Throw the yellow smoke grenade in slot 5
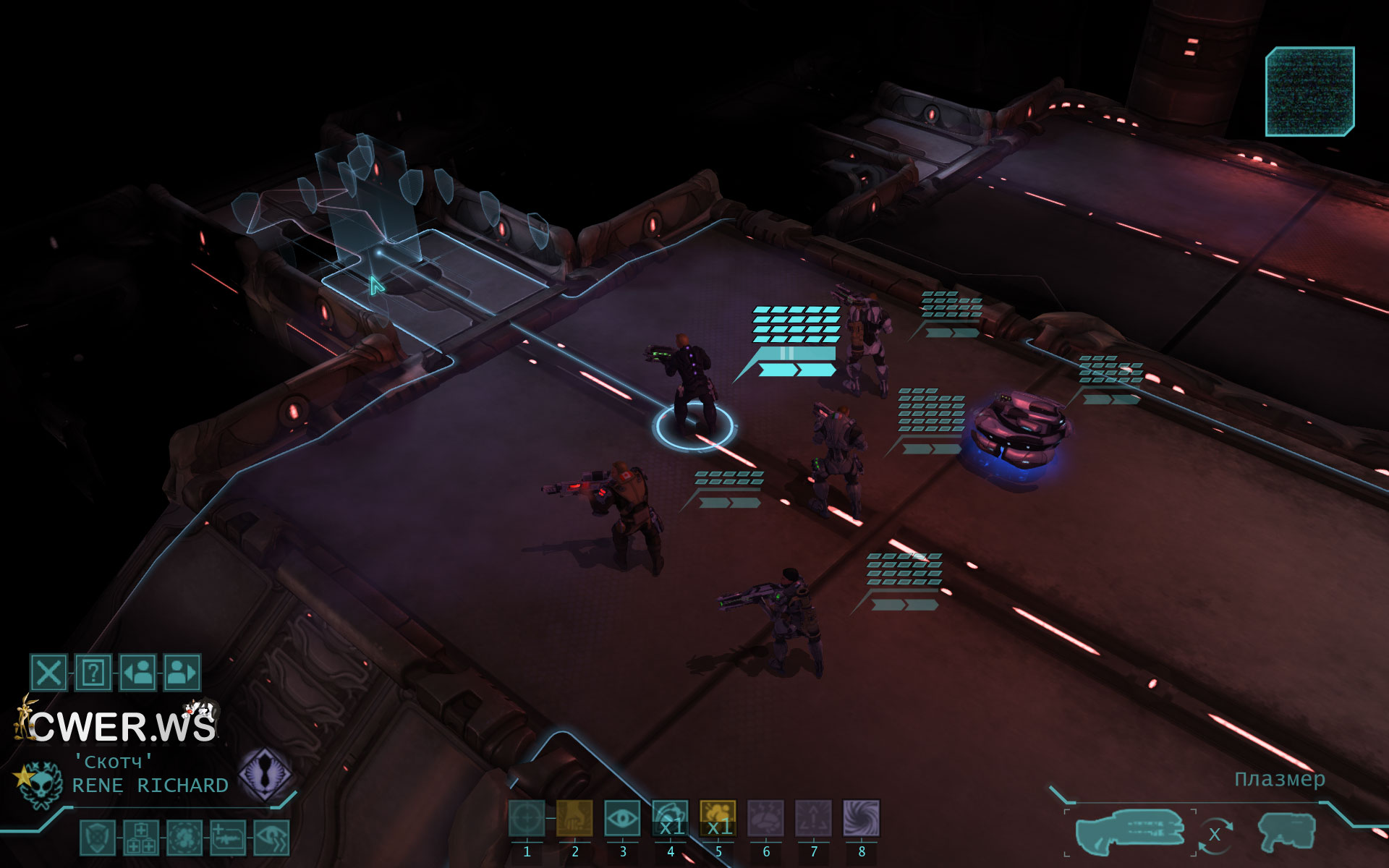 click(x=718, y=819)
